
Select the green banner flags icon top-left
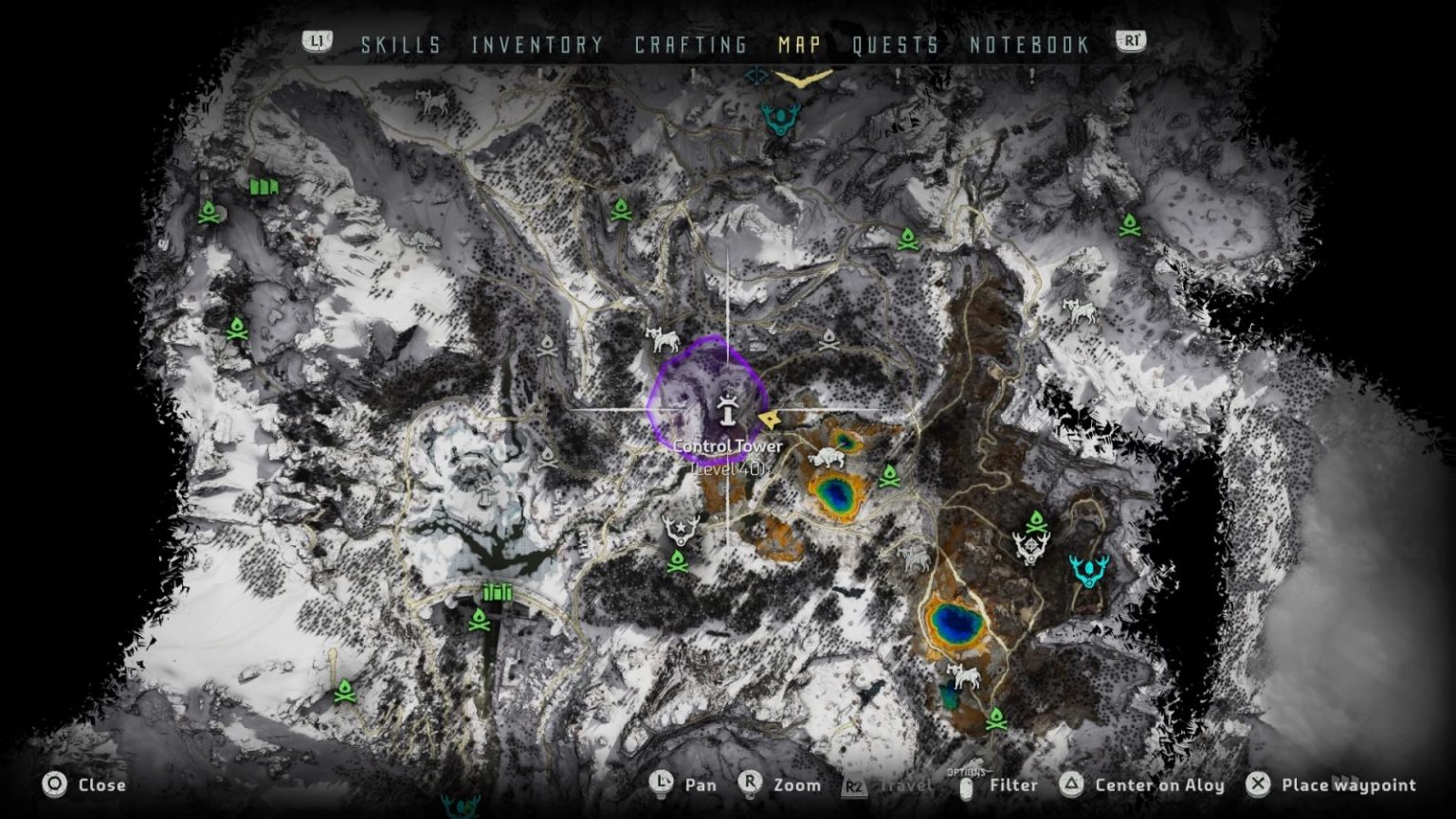(x=264, y=188)
